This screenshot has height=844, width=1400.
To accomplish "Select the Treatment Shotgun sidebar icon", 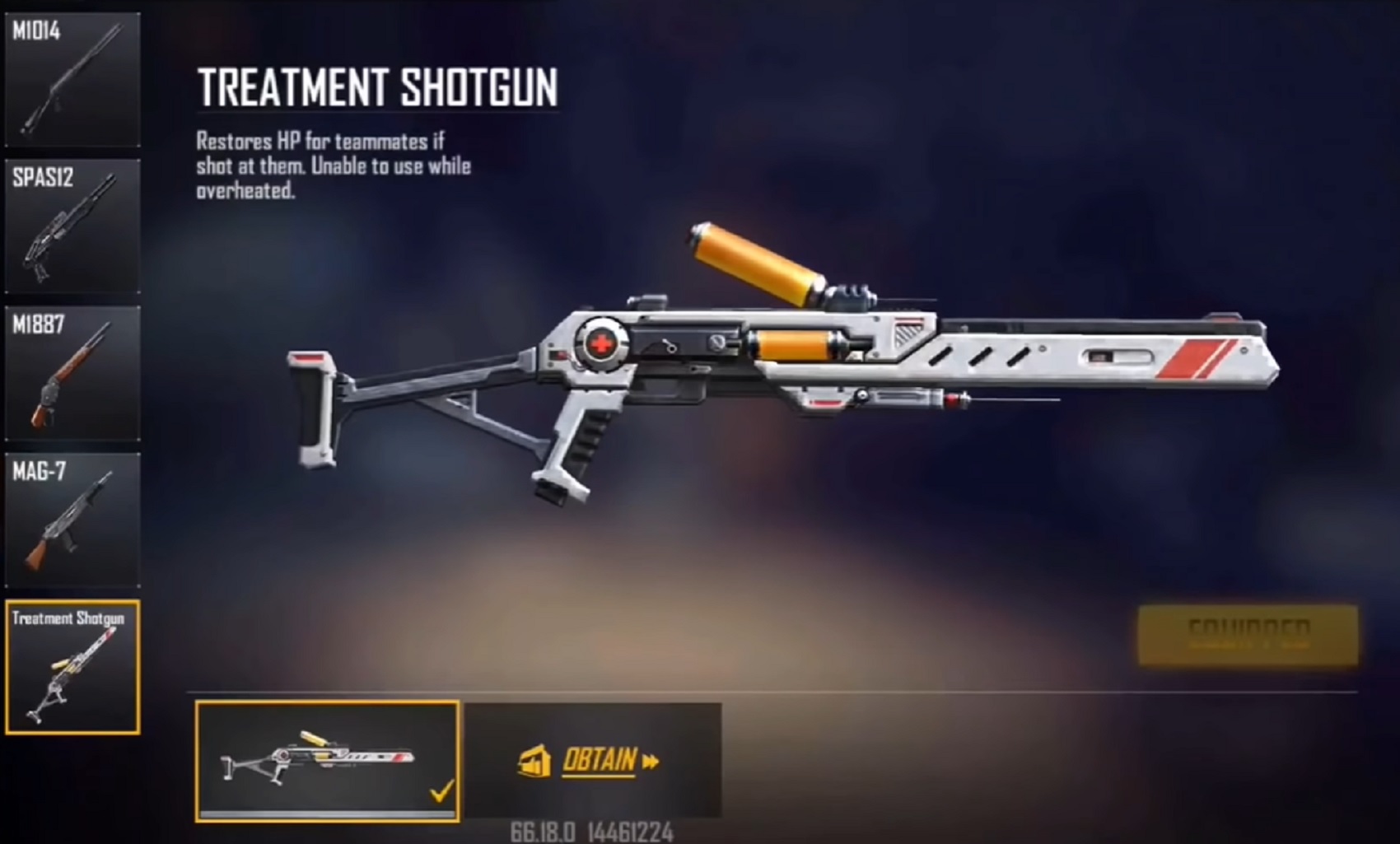I will tap(72, 659).
